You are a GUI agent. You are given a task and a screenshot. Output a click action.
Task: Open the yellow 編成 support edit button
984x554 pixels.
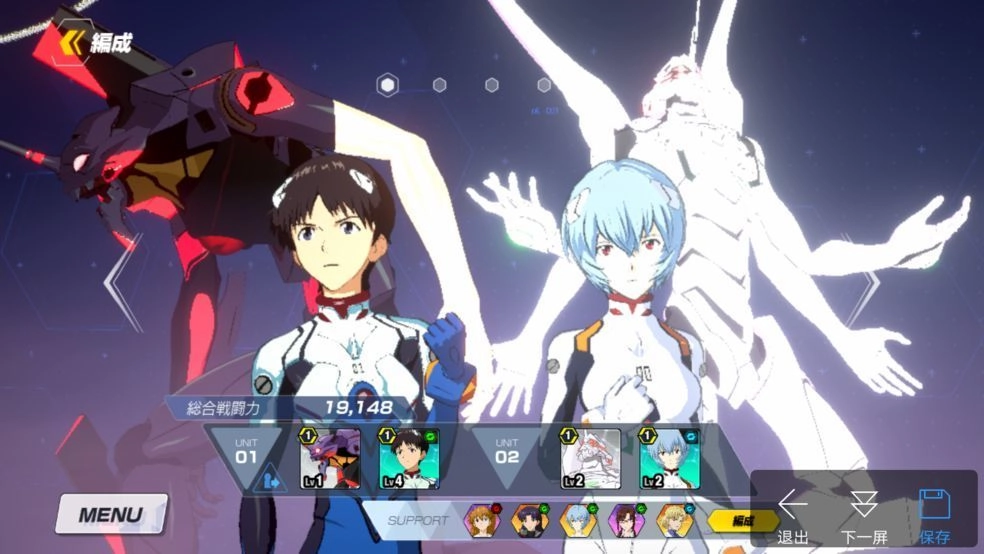(743, 520)
